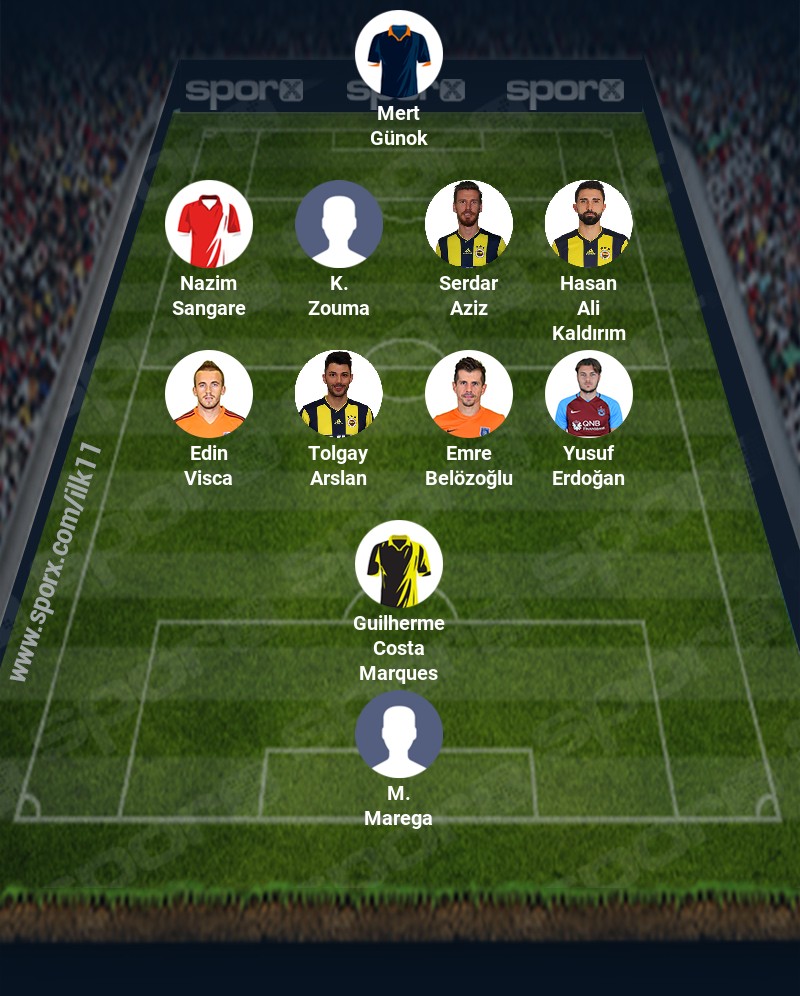Open the www.sporx.com/ilk11 link
Image resolution: width=800 pixels, height=996 pixels.
(56, 562)
